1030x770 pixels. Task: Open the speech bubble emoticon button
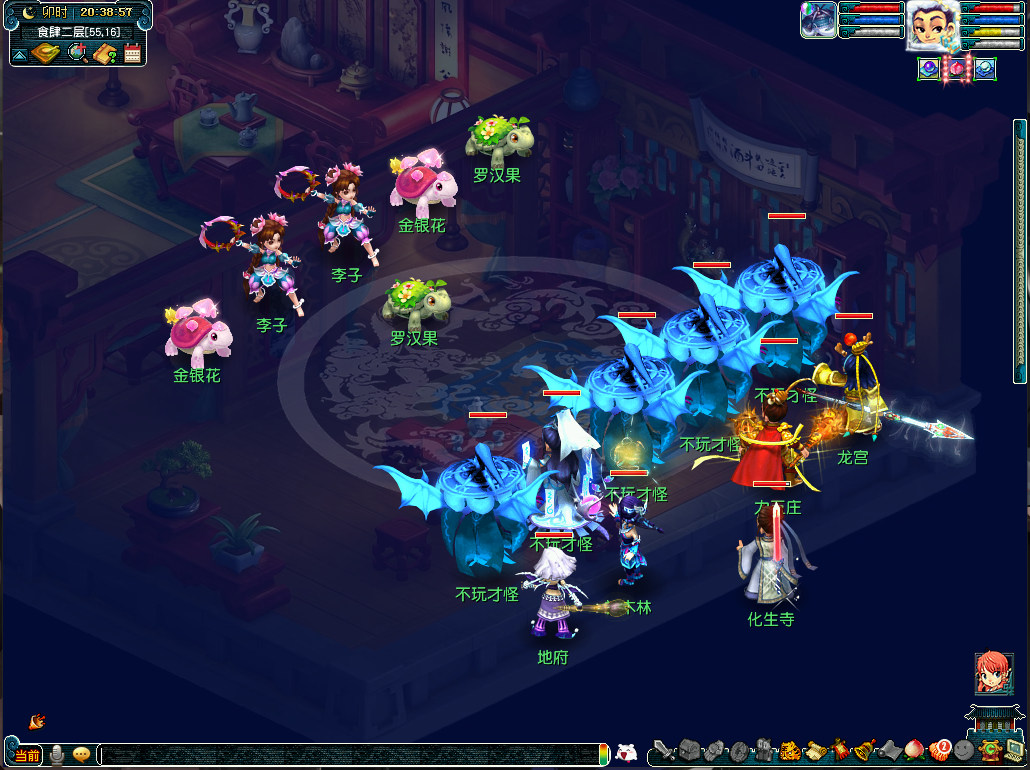[x=82, y=755]
